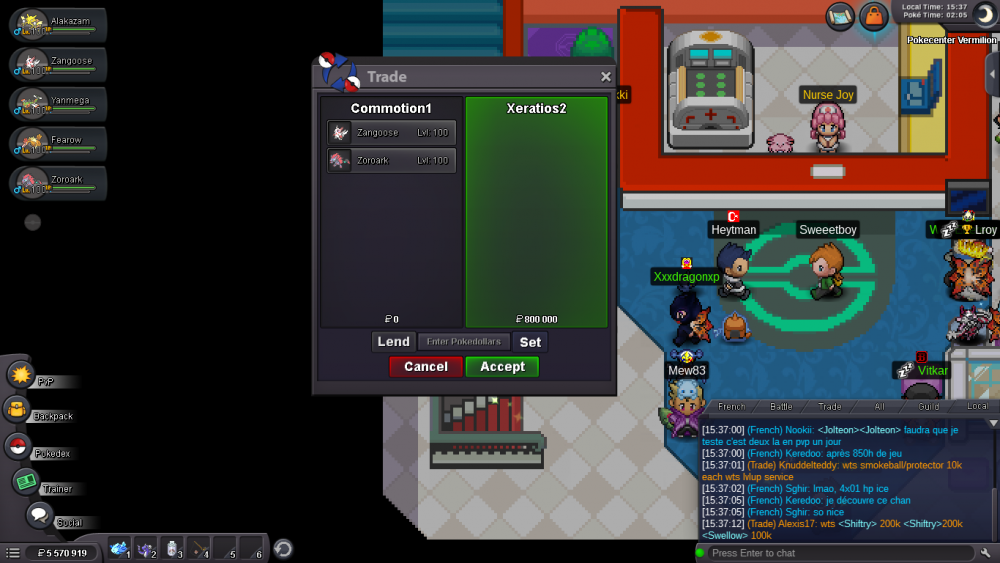Viewport: 1000px width, 563px height.
Task: Choose Yanmega in the party list
Action: click(58, 104)
